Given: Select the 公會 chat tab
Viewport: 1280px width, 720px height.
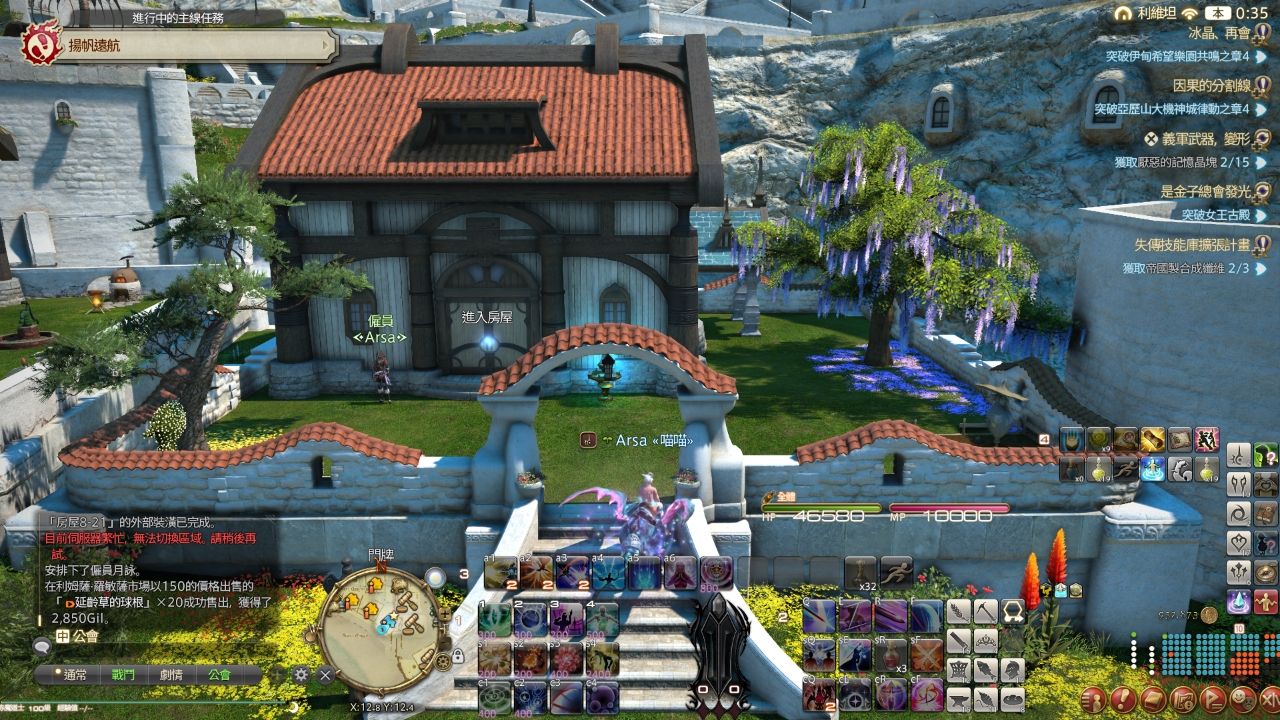Looking at the screenshot, I should [219, 675].
